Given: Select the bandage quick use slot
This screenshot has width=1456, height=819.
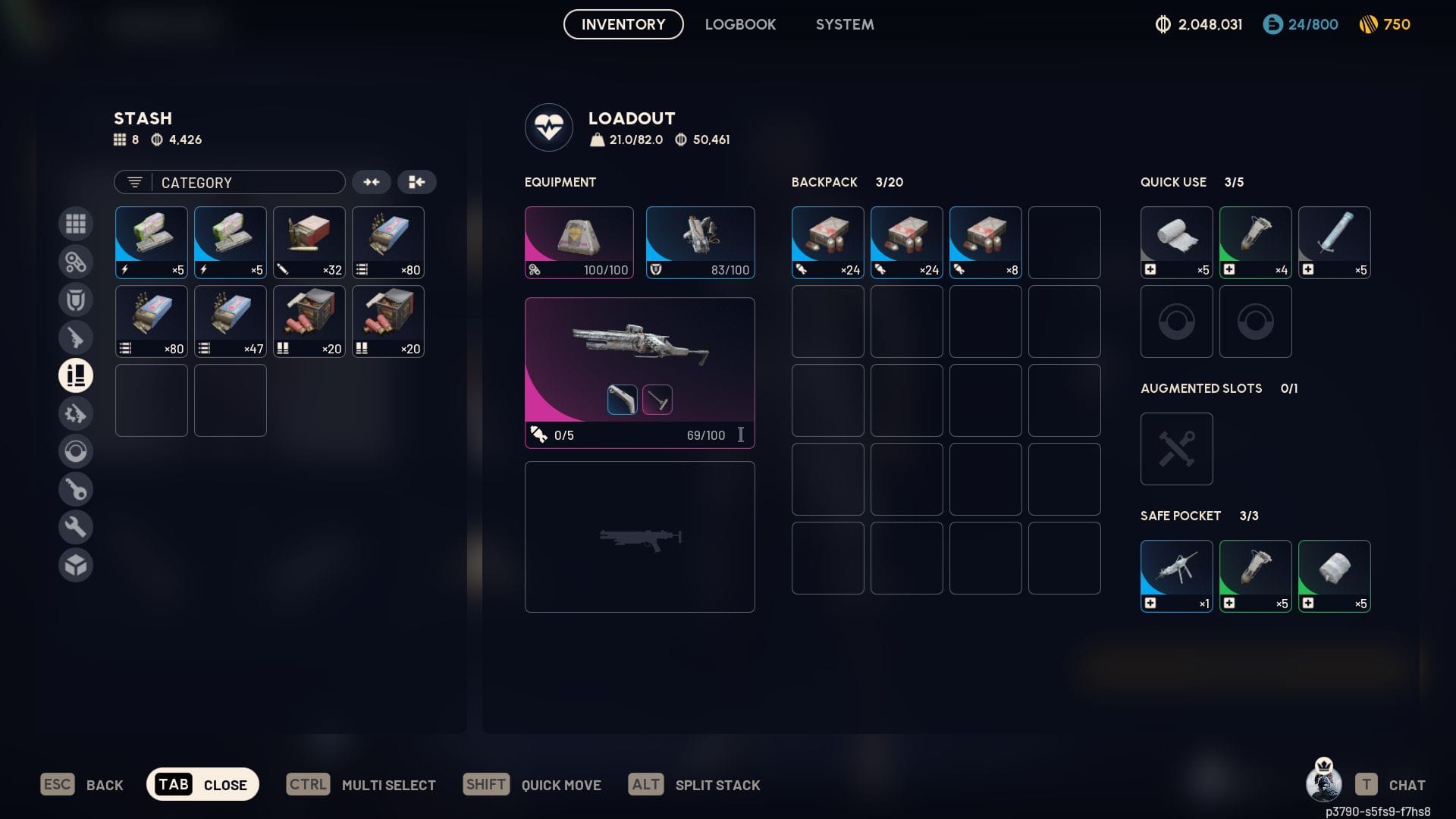Looking at the screenshot, I should tap(1177, 243).
